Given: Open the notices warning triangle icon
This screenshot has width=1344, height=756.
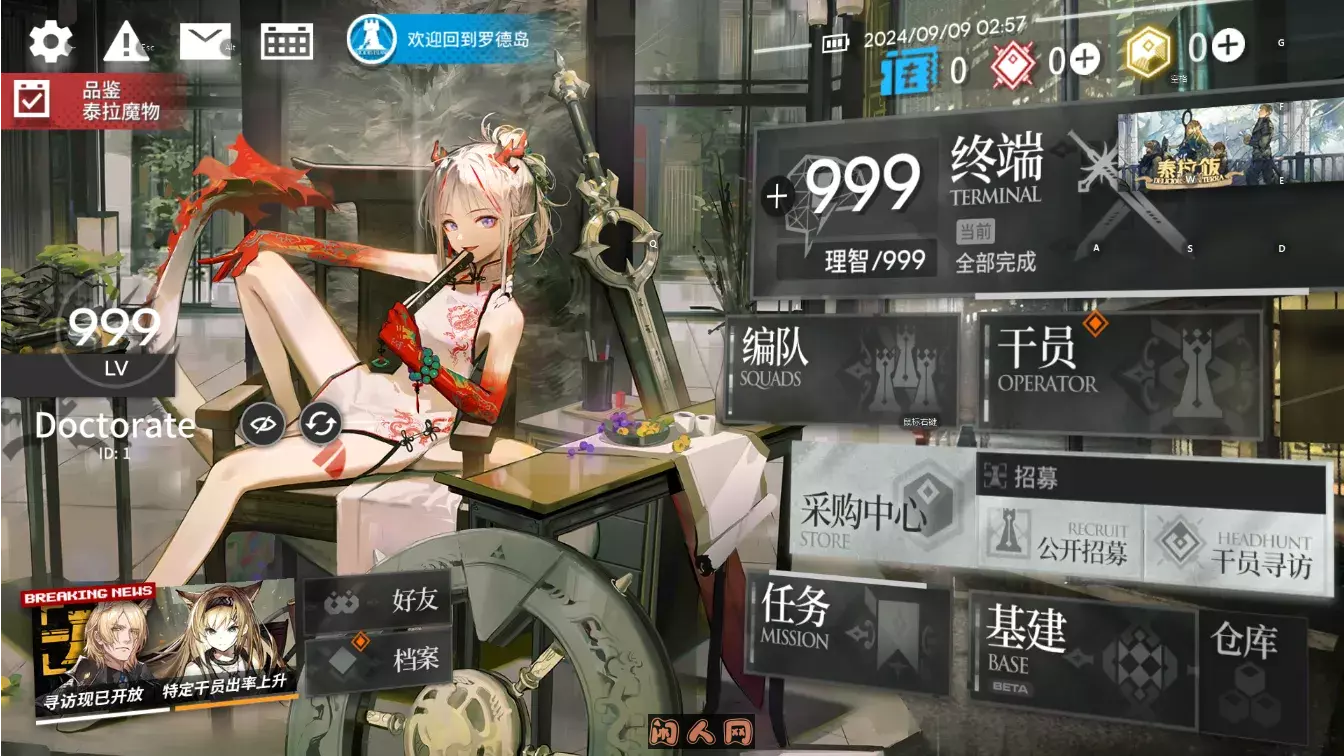Looking at the screenshot, I should point(127,42).
